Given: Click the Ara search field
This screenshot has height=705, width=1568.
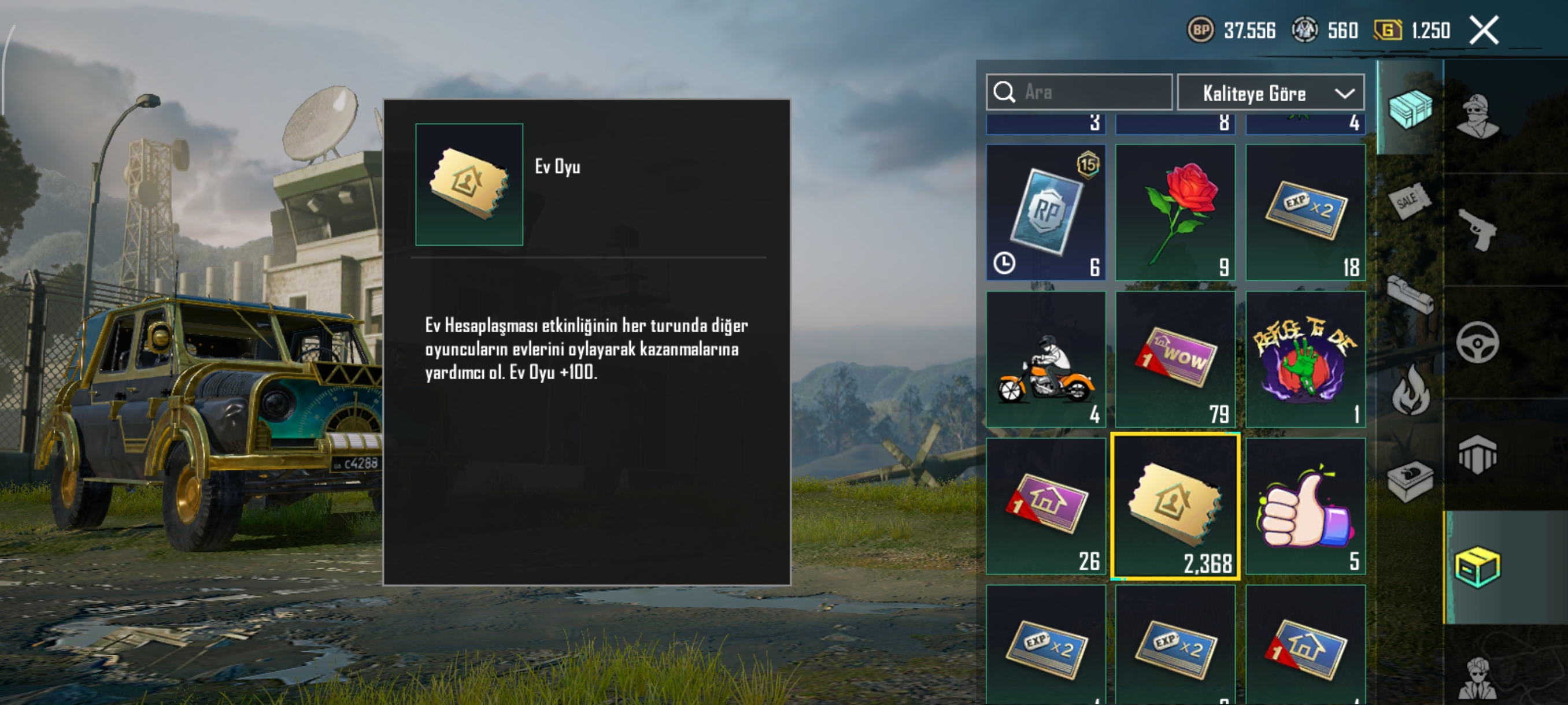Looking at the screenshot, I should [x=1090, y=92].
